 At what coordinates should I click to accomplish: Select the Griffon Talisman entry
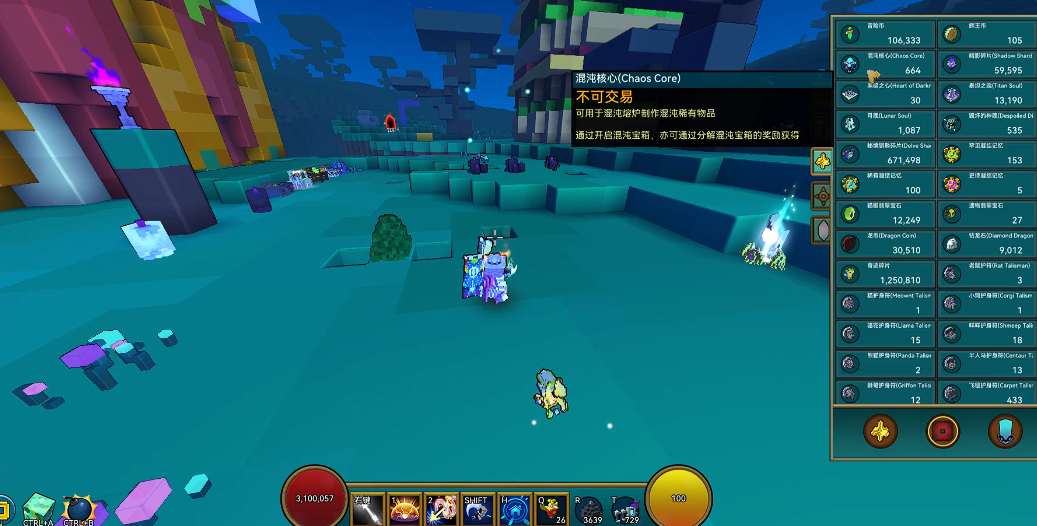point(885,393)
